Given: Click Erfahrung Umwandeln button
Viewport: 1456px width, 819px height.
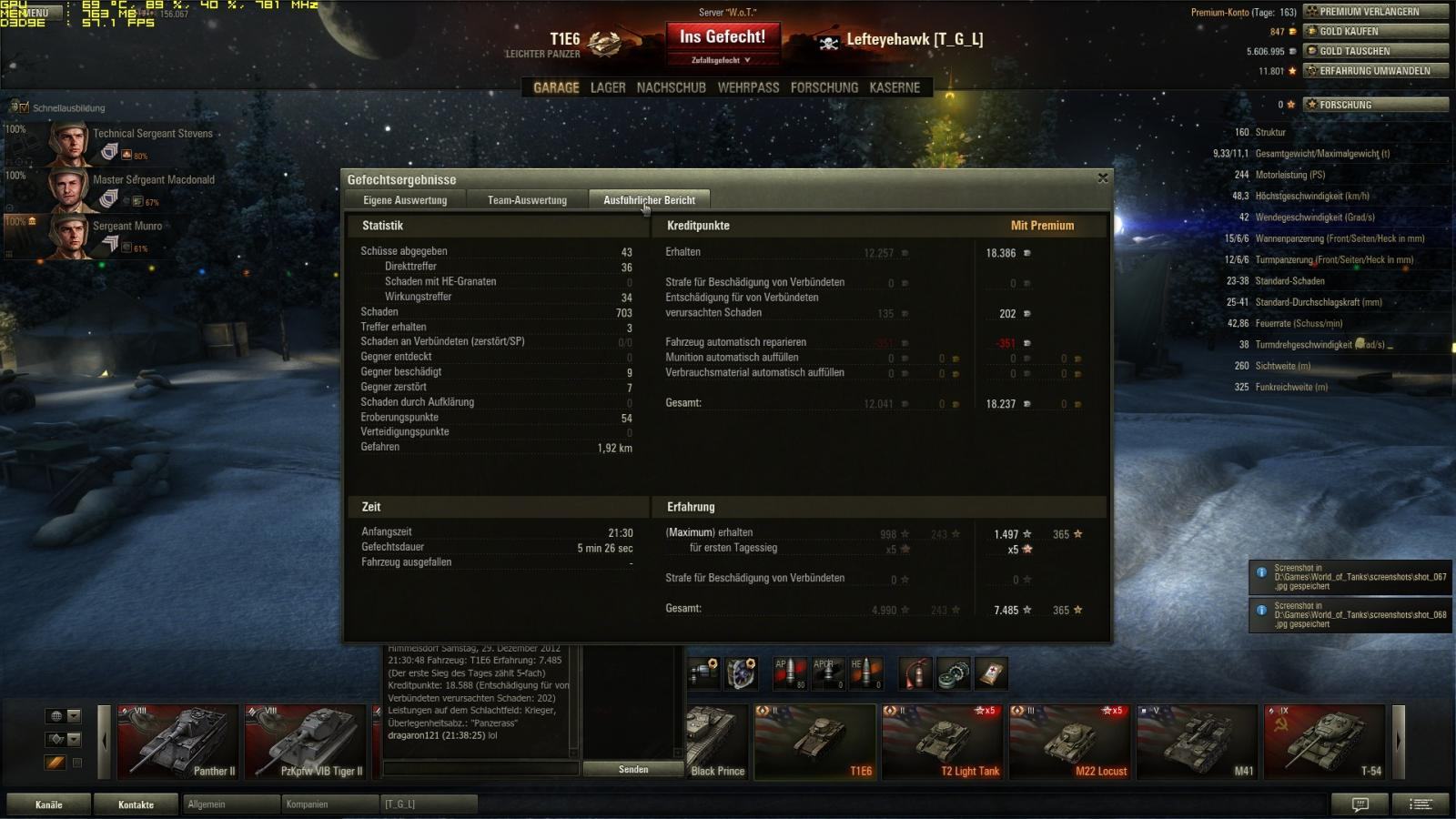Looking at the screenshot, I should click(1375, 71).
